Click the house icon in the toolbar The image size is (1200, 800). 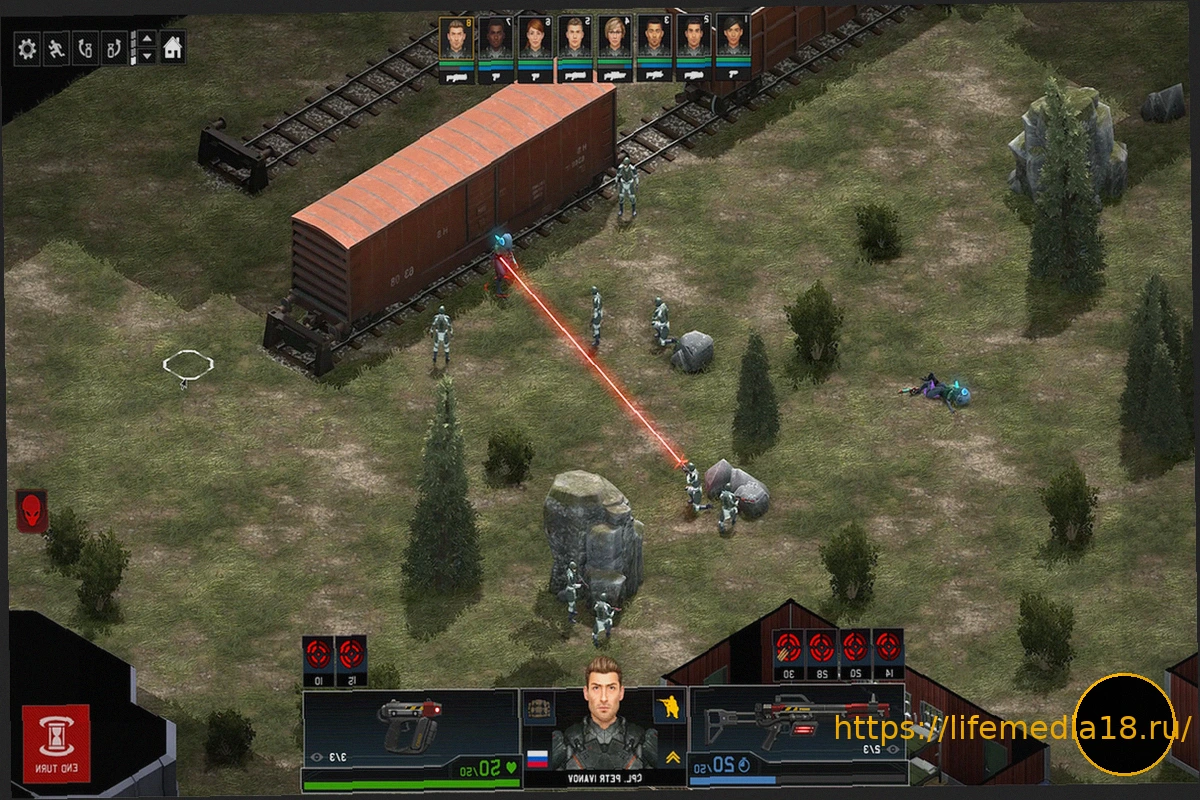173,47
